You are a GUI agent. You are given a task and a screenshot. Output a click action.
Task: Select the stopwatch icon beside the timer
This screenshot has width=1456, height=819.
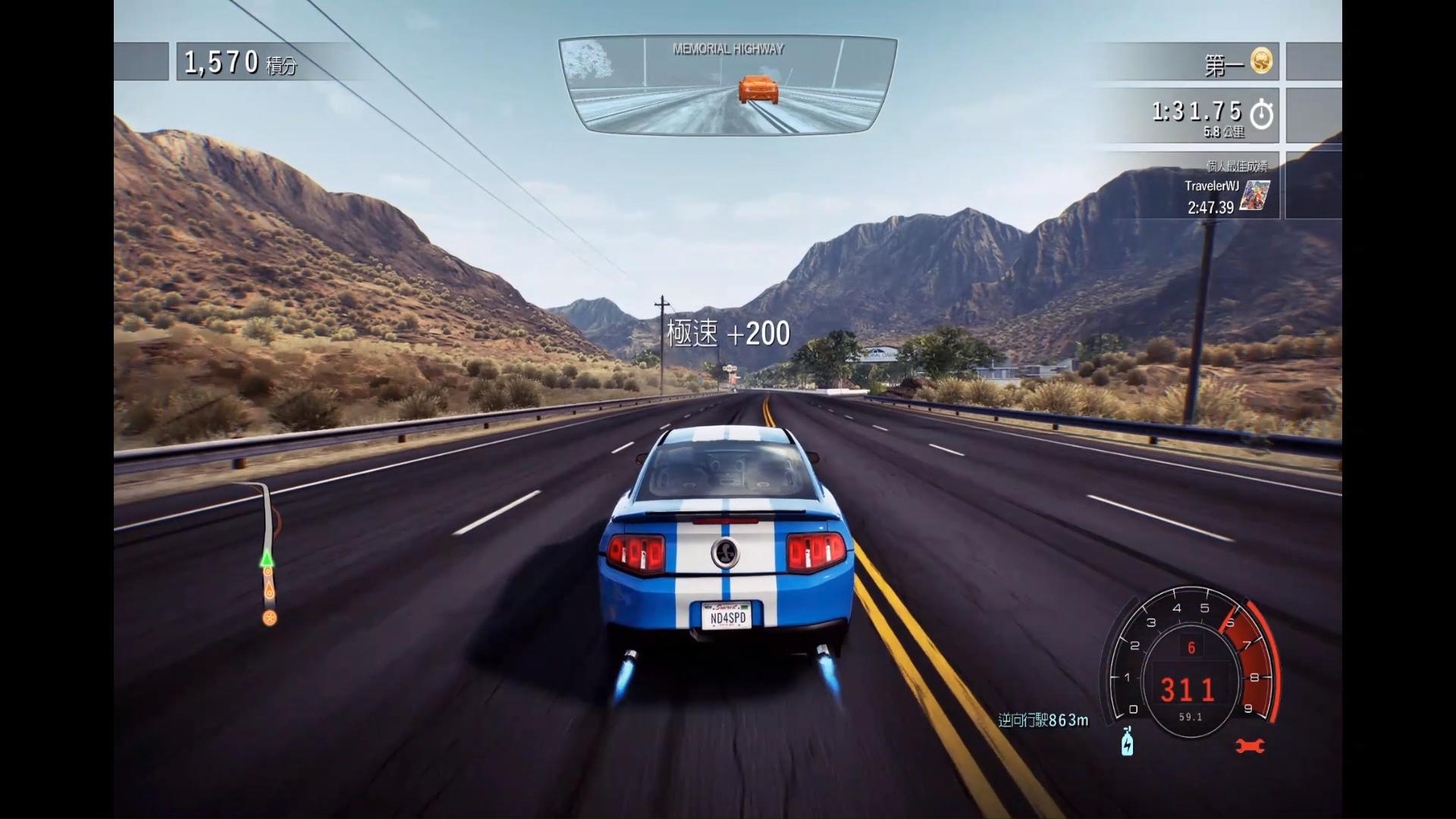click(1261, 114)
